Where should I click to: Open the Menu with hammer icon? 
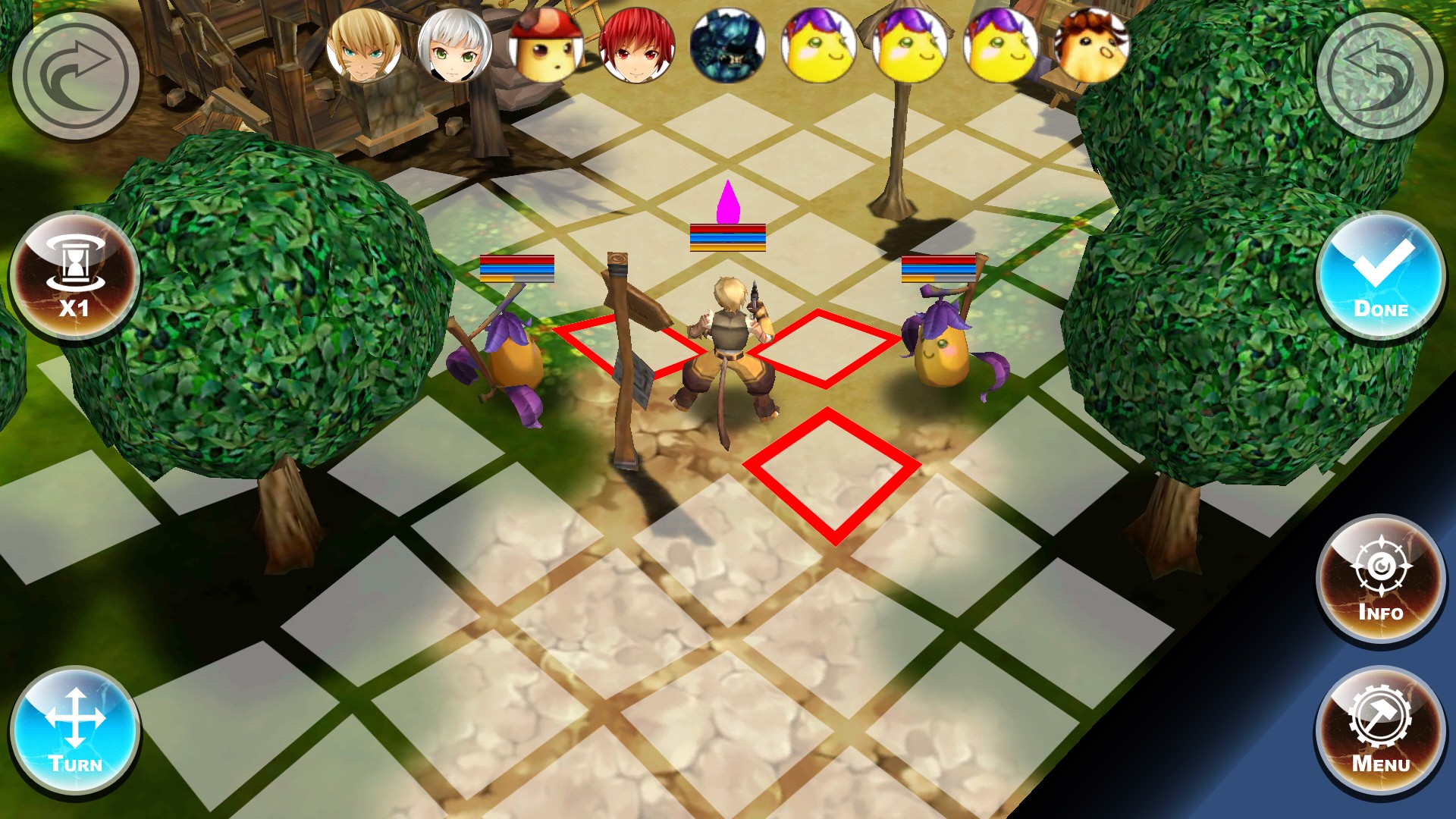click(x=1380, y=733)
